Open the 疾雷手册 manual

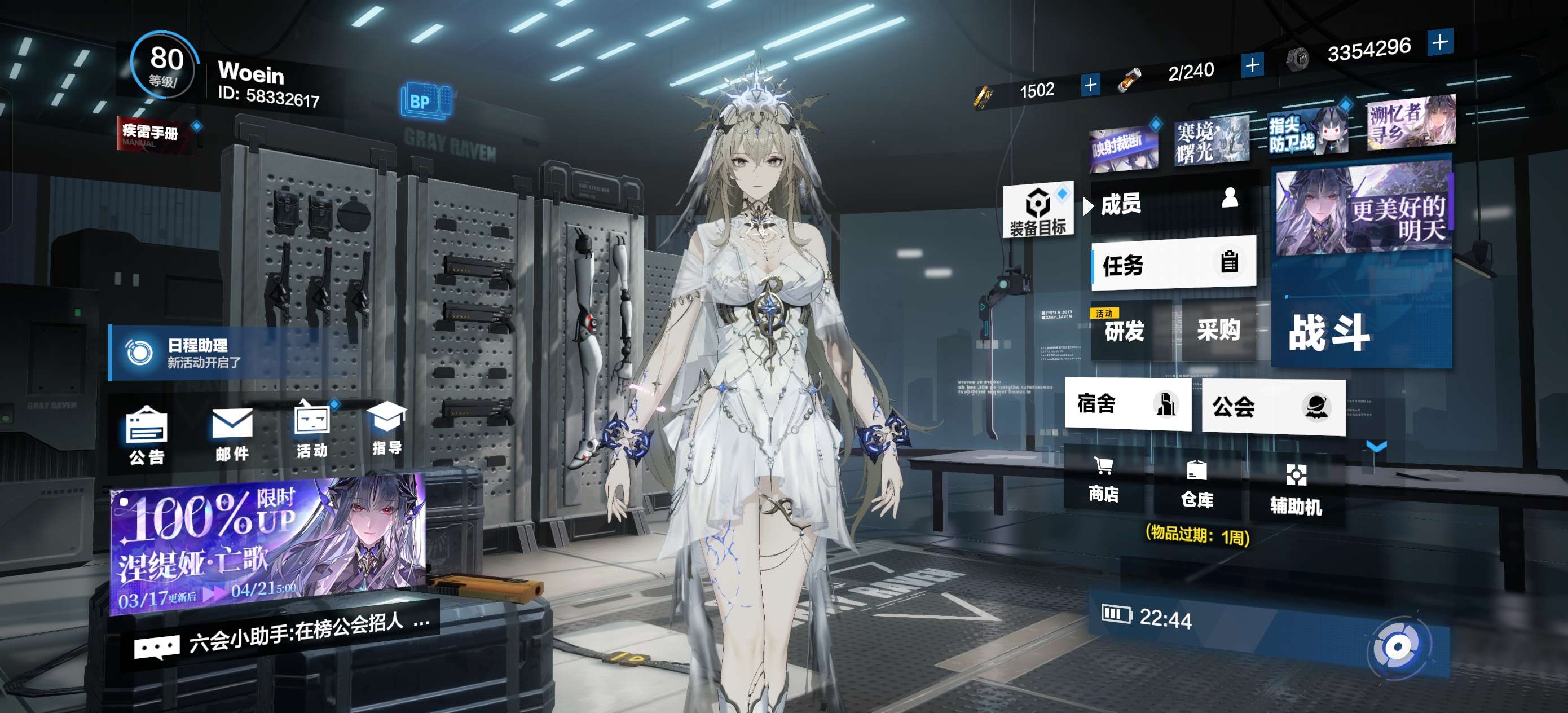(152, 133)
